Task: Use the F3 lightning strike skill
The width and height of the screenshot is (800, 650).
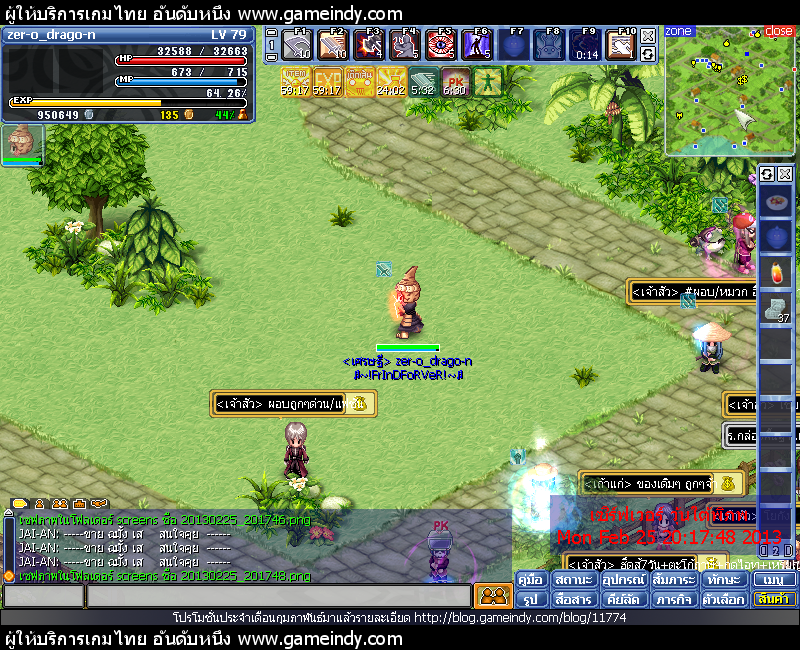Action: [x=369, y=46]
